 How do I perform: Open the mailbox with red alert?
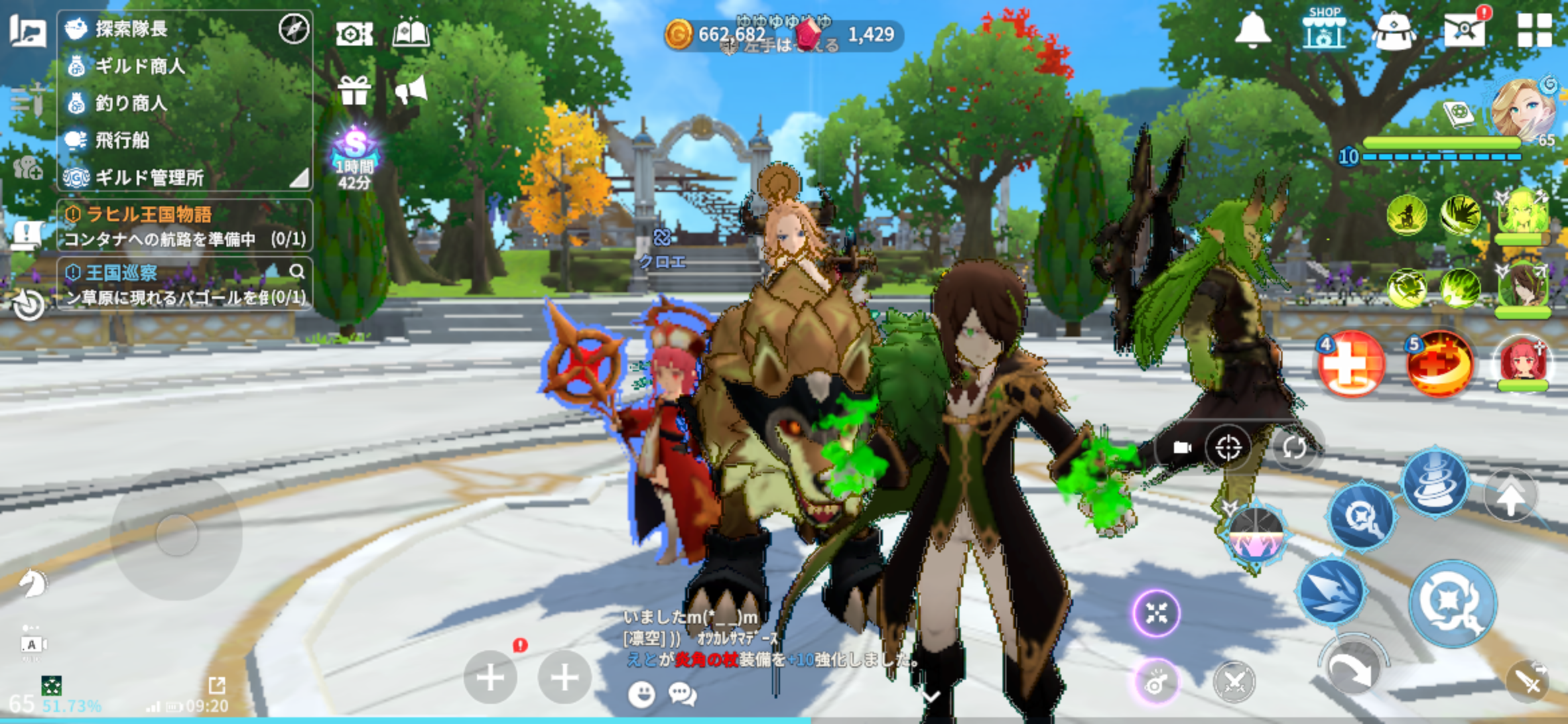coord(1465,29)
